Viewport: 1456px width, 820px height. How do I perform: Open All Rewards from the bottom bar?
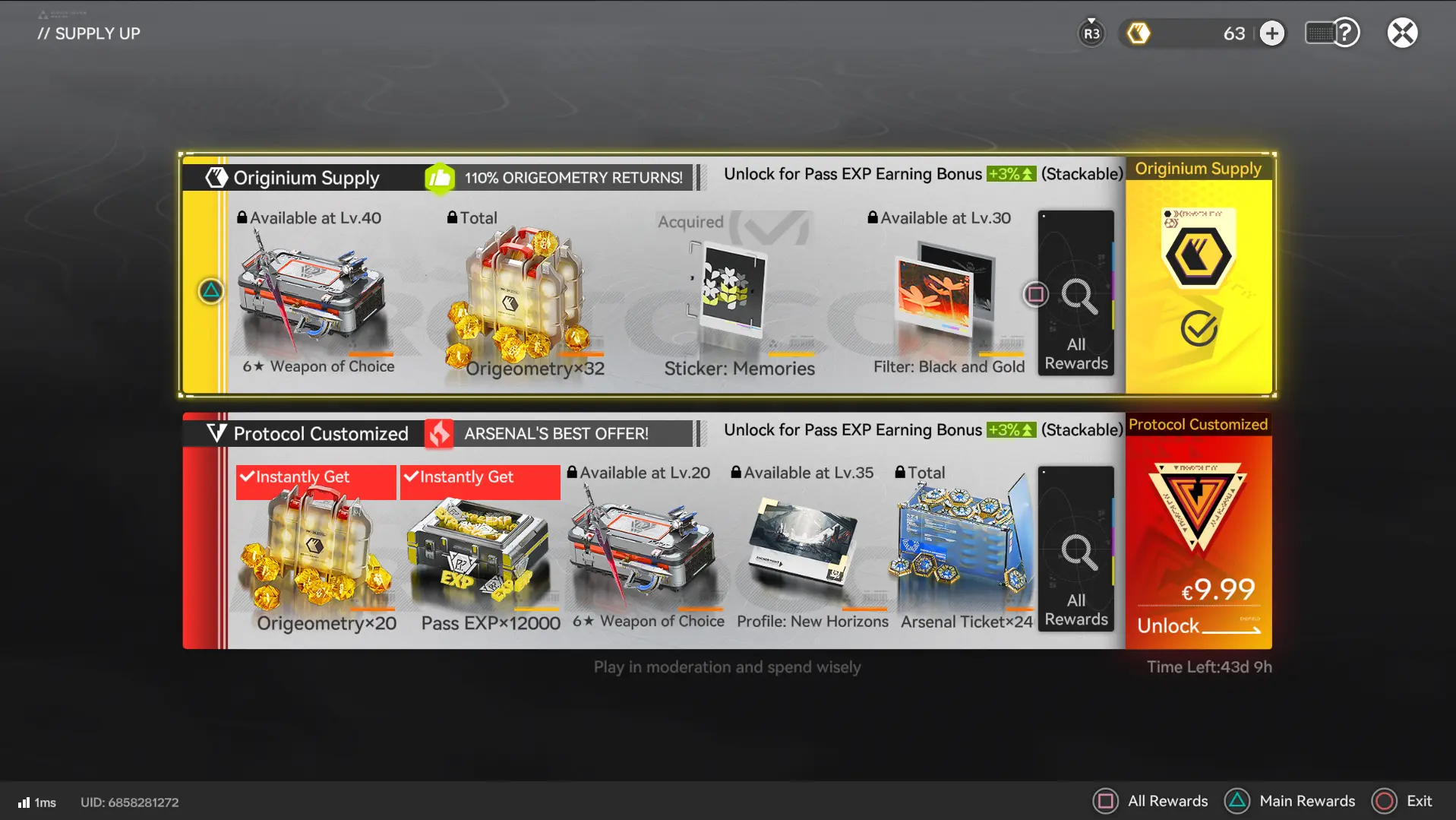(x=1151, y=801)
